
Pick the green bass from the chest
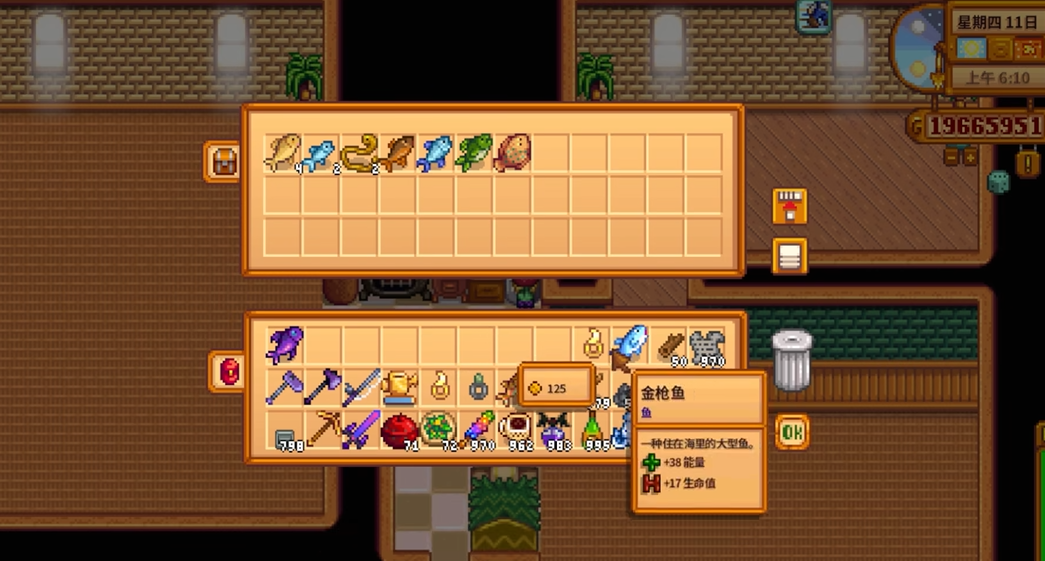[473, 154]
